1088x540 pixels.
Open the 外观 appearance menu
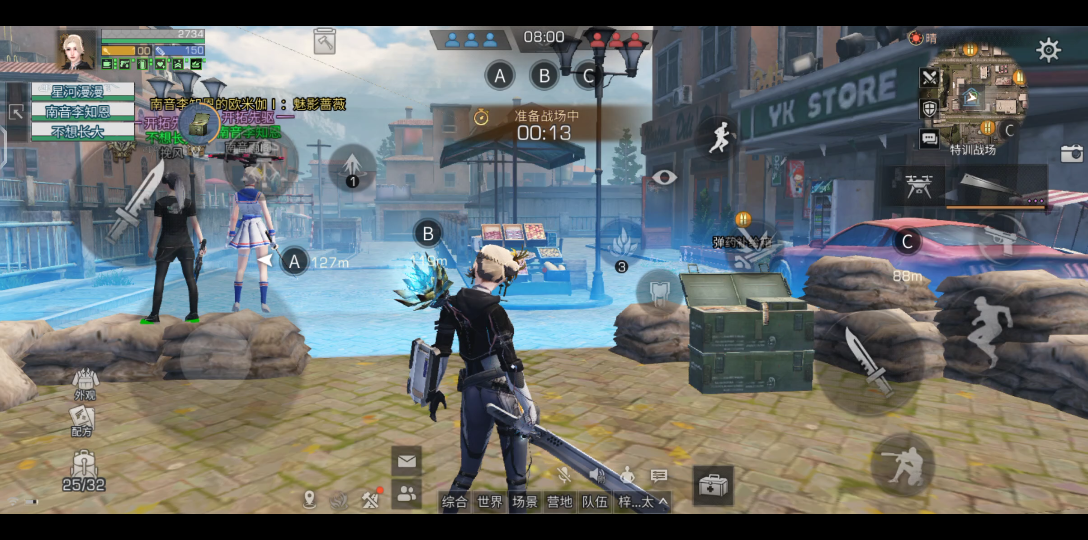(84, 383)
